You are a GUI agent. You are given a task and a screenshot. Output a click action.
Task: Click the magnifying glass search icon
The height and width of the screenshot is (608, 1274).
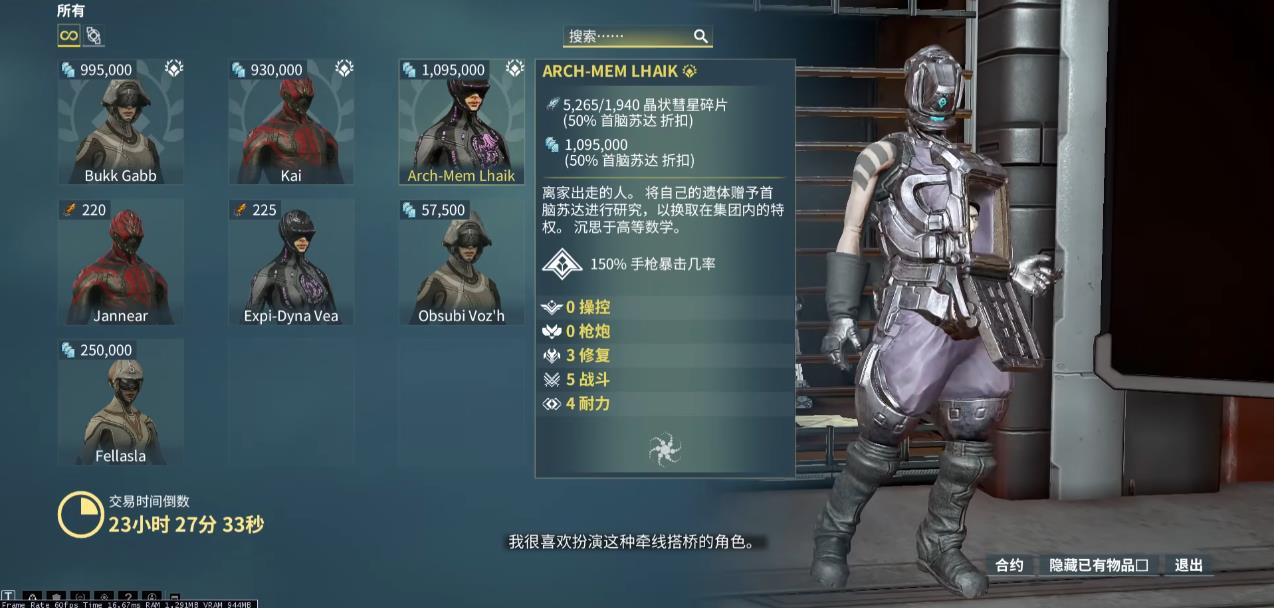(x=701, y=36)
